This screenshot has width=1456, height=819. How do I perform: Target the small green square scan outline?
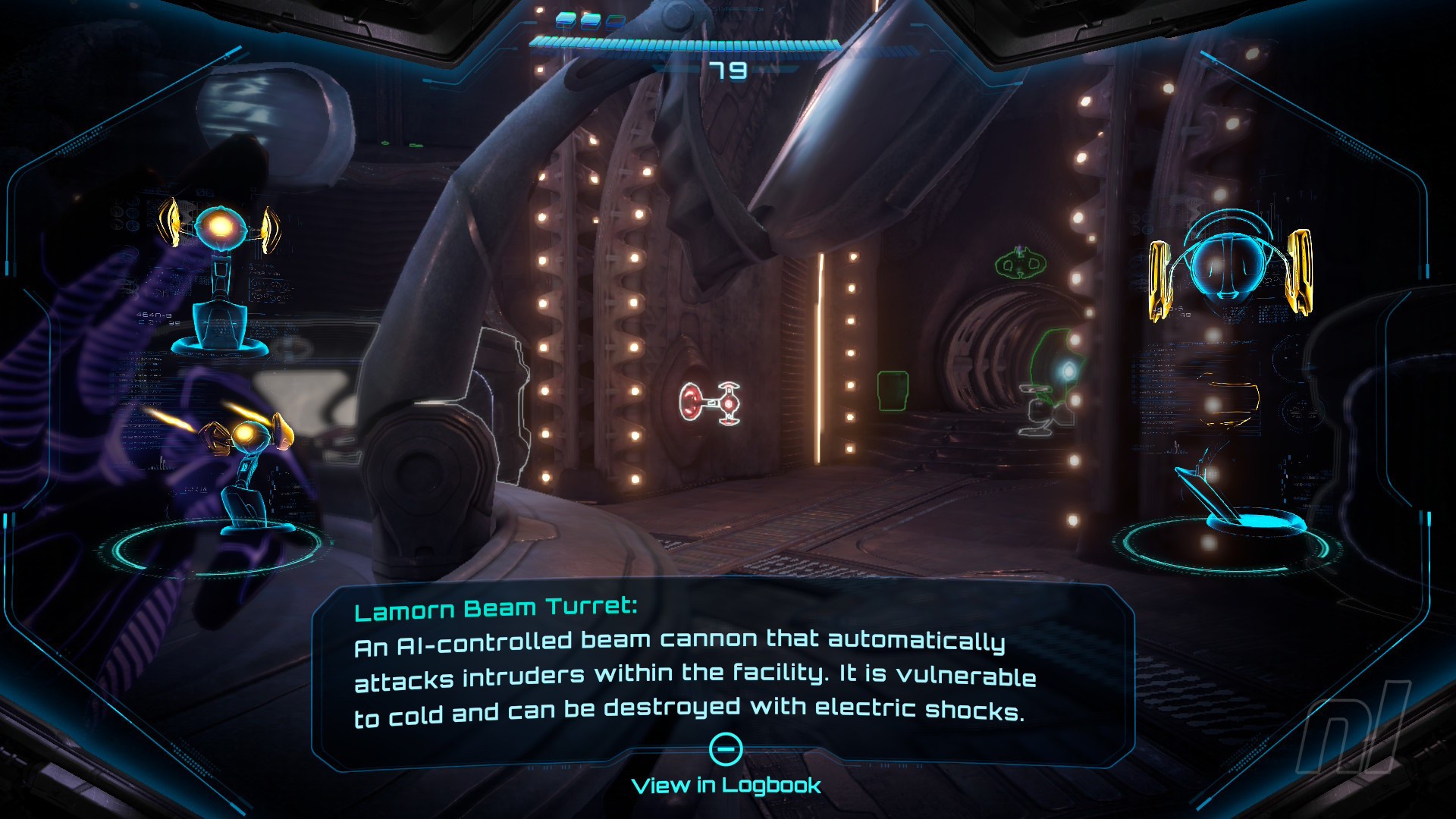(893, 391)
